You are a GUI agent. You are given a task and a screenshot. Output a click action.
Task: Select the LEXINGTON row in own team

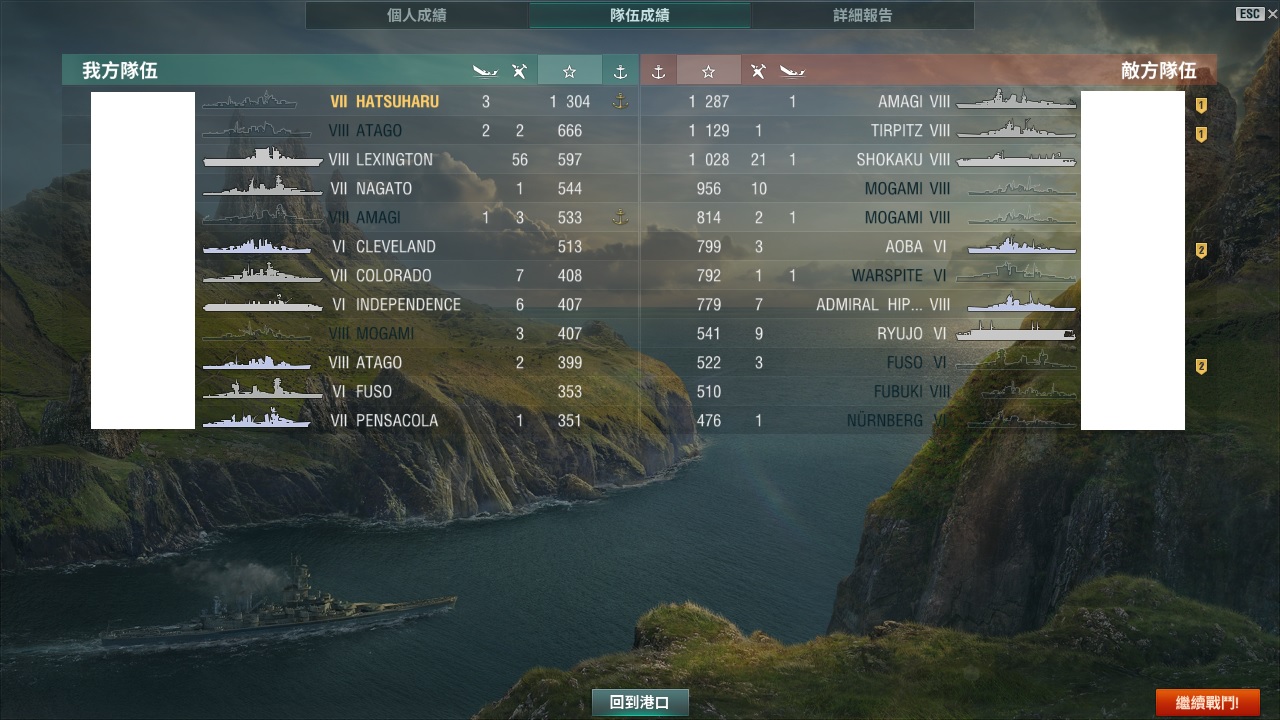[394, 160]
